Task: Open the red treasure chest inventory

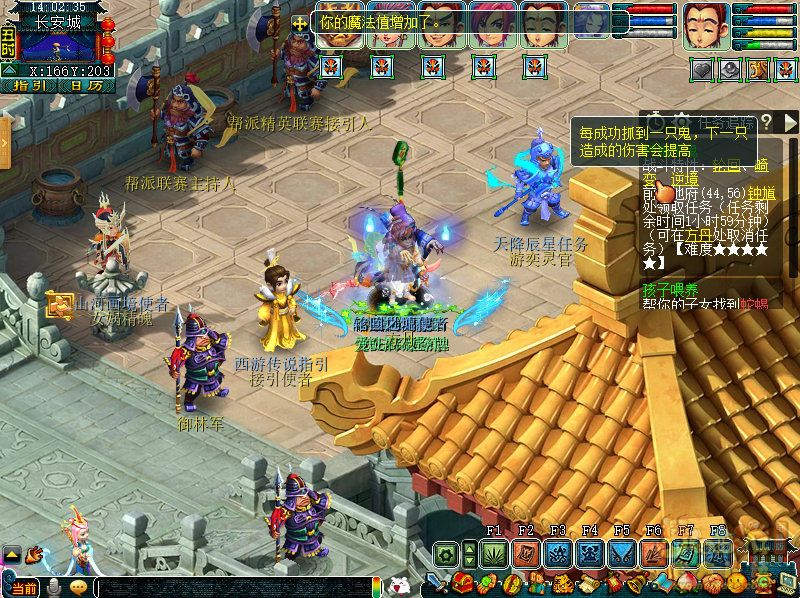Action: [461, 583]
